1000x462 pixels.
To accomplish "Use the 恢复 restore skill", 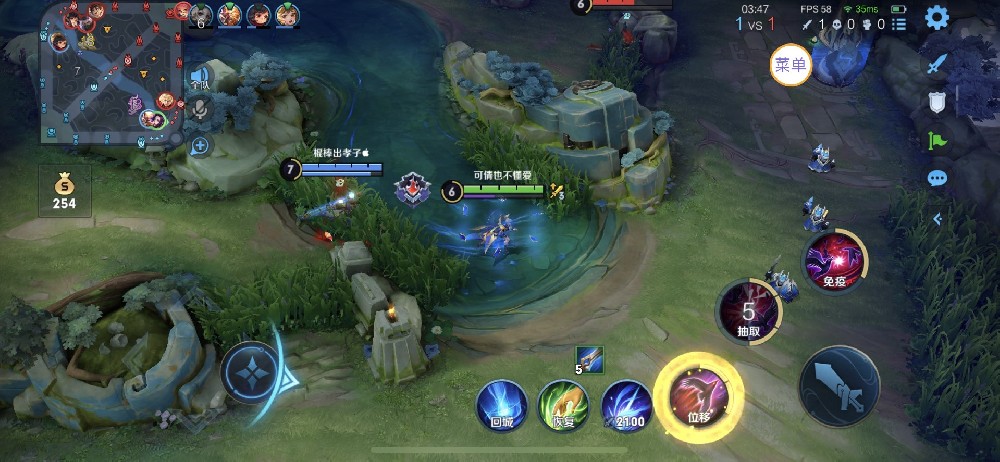I will (x=564, y=405).
